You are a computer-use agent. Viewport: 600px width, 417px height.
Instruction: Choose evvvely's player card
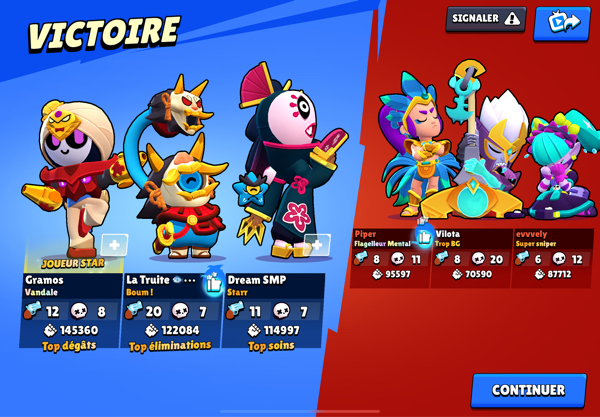pyautogui.click(x=552, y=257)
